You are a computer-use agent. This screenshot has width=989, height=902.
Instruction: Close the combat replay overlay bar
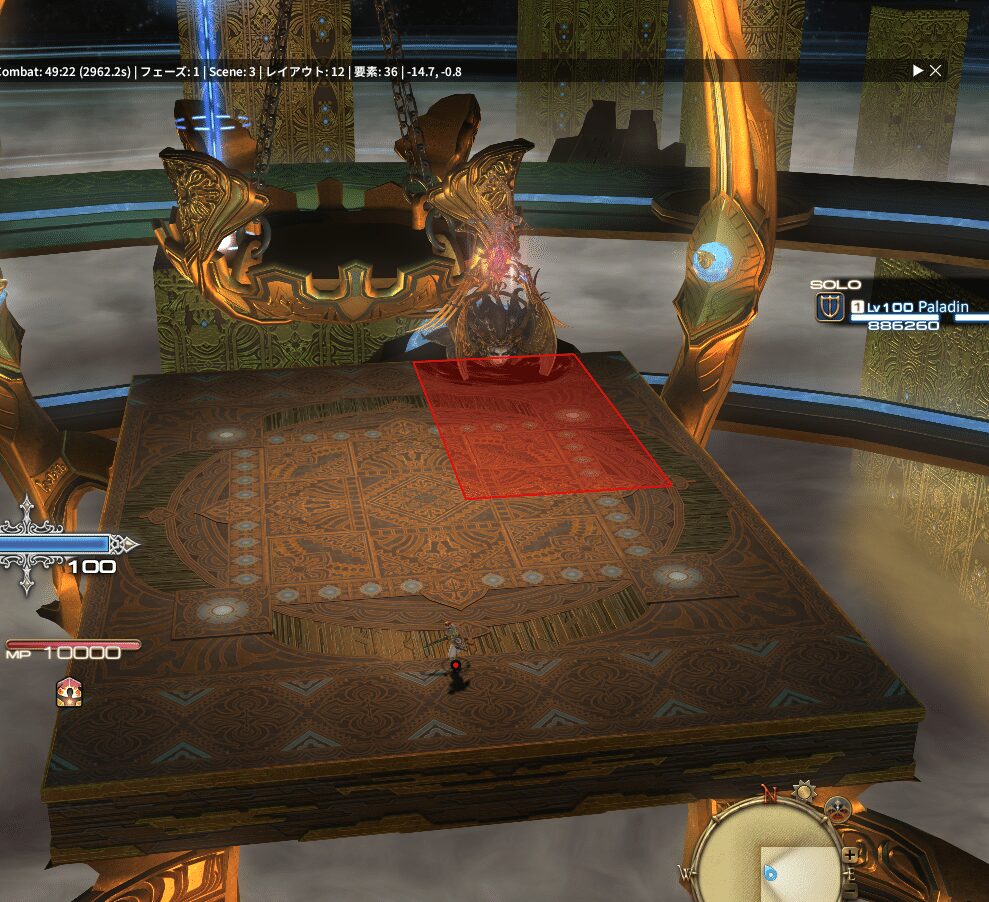click(x=935, y=71)
